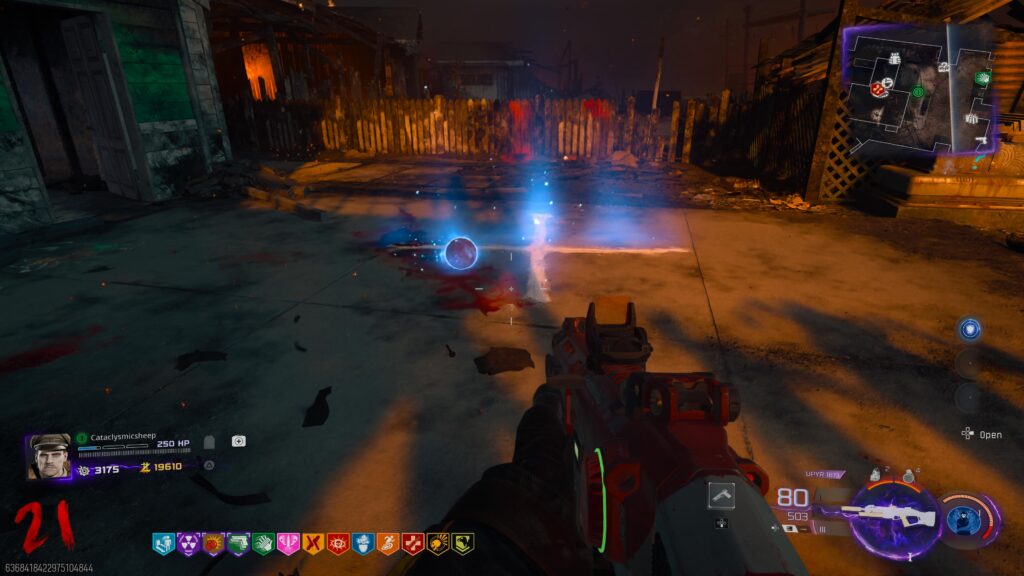Screen dimensions: 1024x576
Task: Select the yellow perk with red X
Action: 312,543
